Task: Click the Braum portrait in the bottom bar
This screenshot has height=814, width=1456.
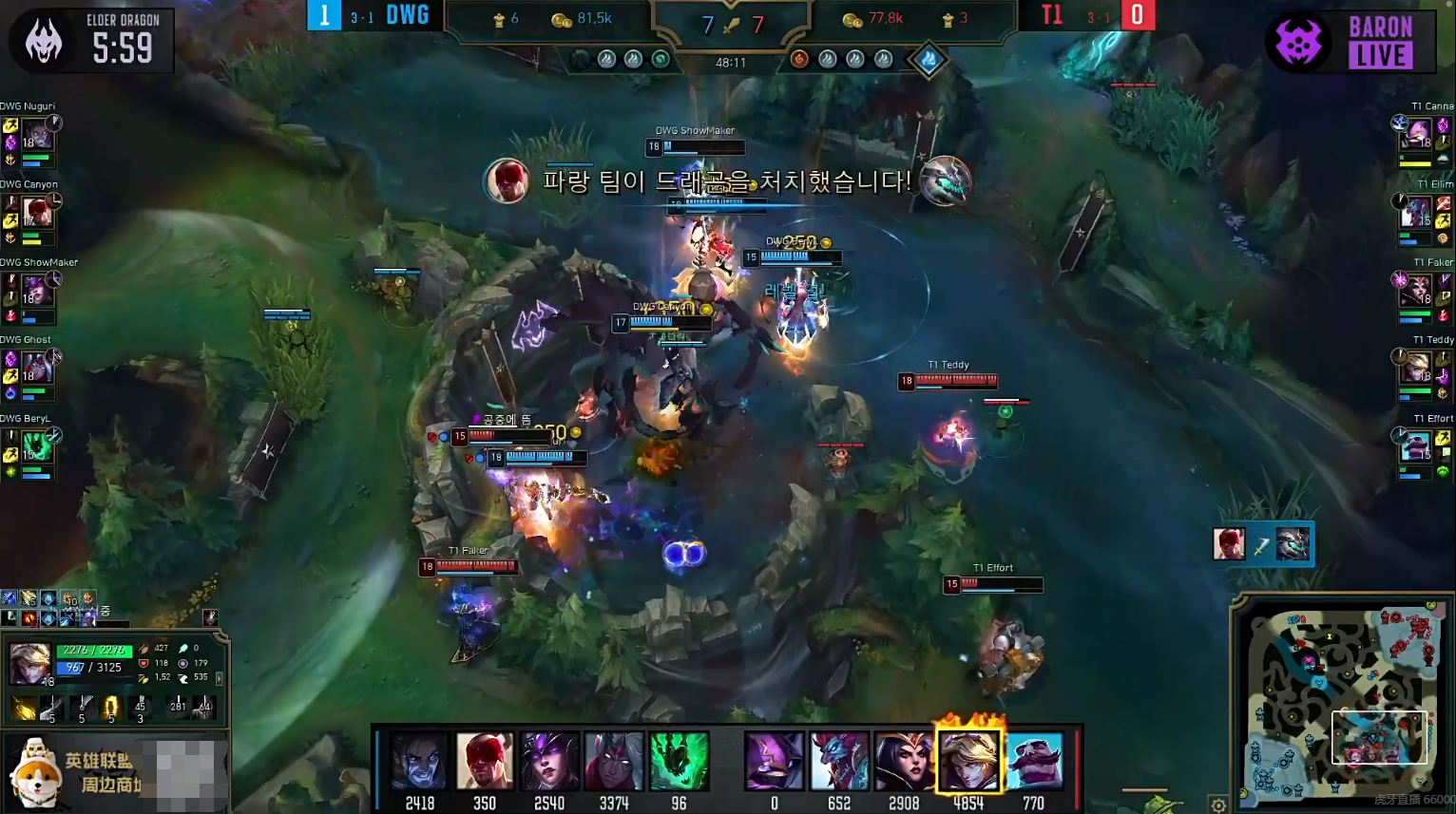Action: (1033, 761)
